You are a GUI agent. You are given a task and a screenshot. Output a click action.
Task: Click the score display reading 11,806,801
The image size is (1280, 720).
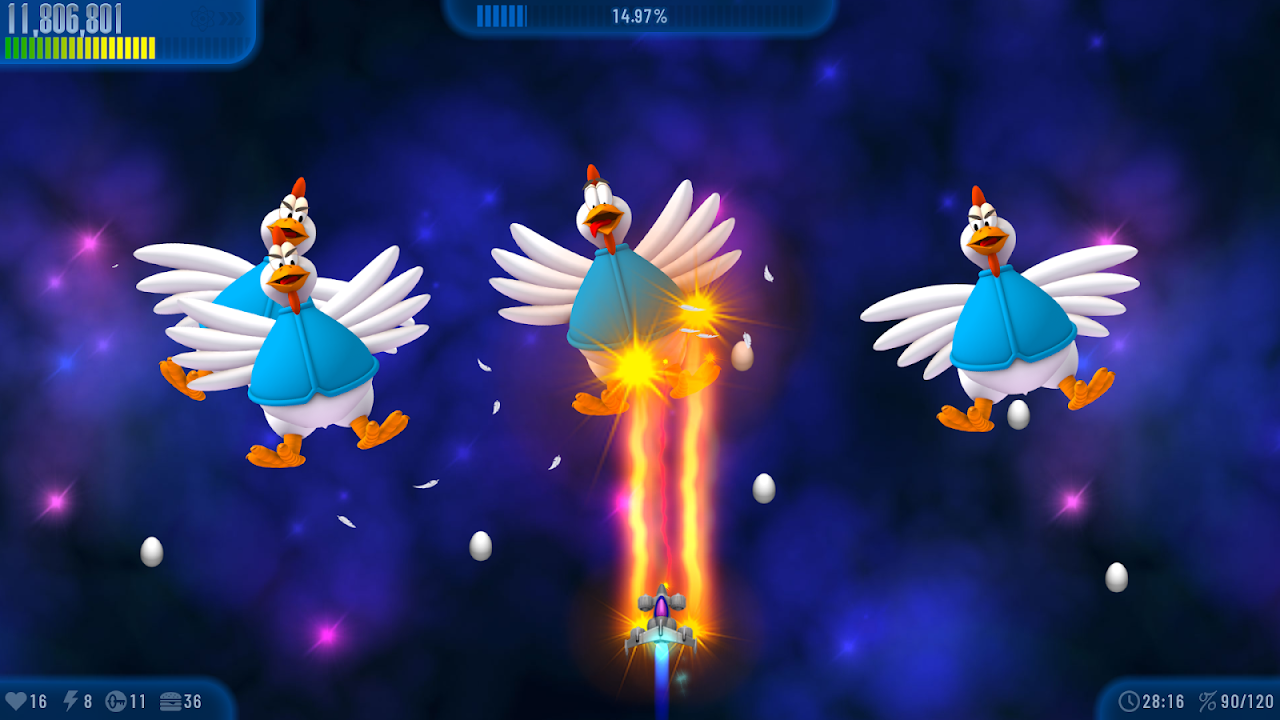(63, 16)
